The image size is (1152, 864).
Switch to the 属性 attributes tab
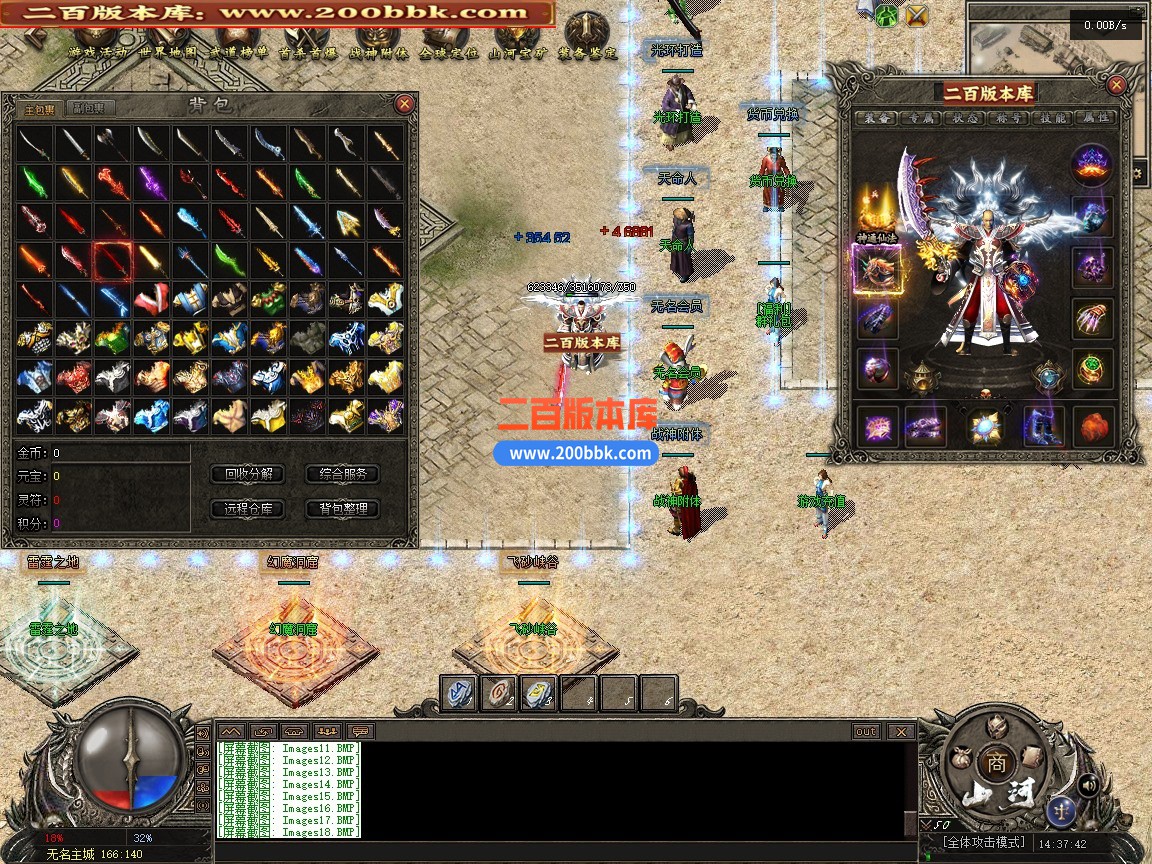[x=1097, y=118]
